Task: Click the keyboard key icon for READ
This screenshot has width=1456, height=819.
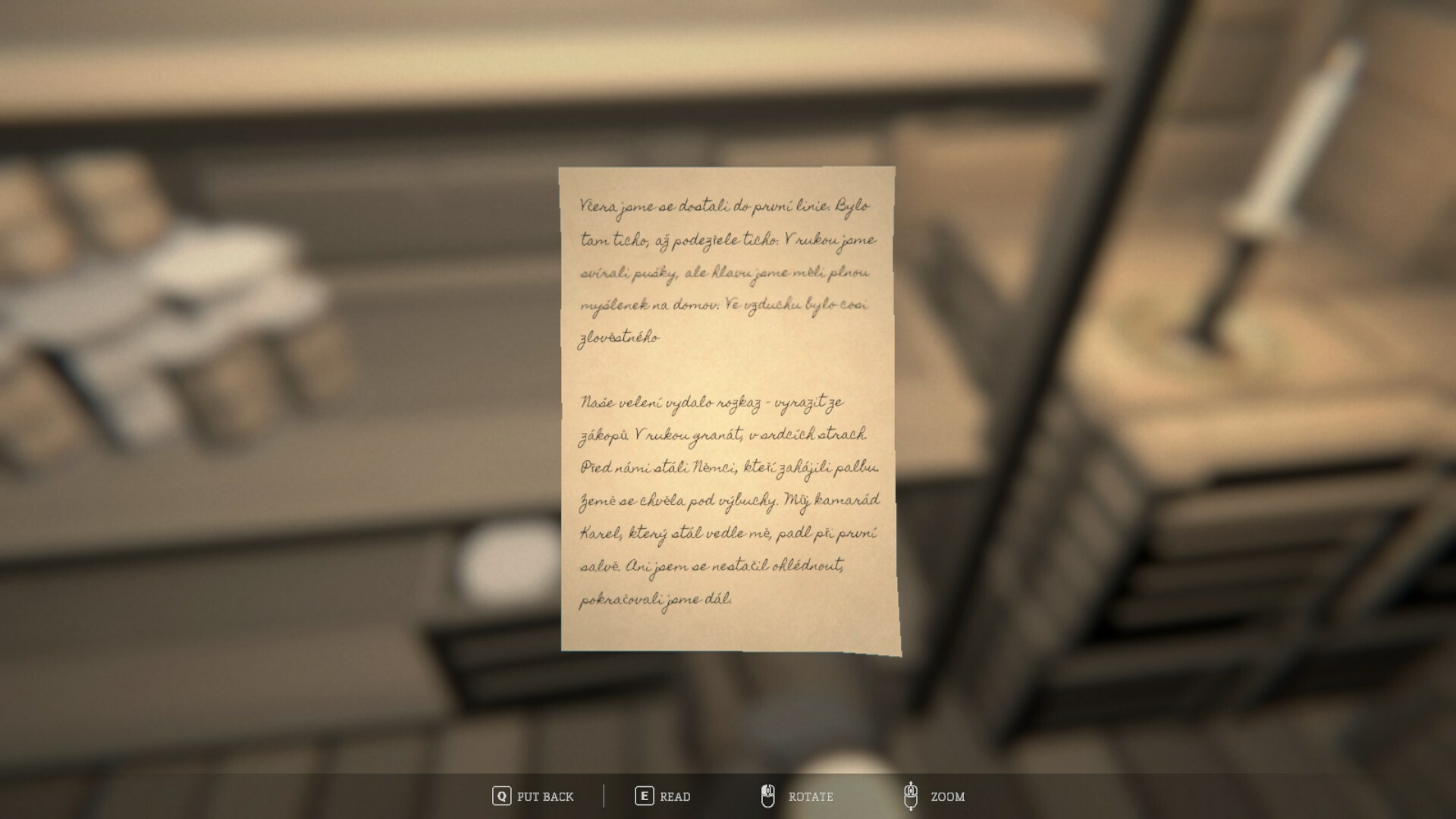Action: pos(644,797)
